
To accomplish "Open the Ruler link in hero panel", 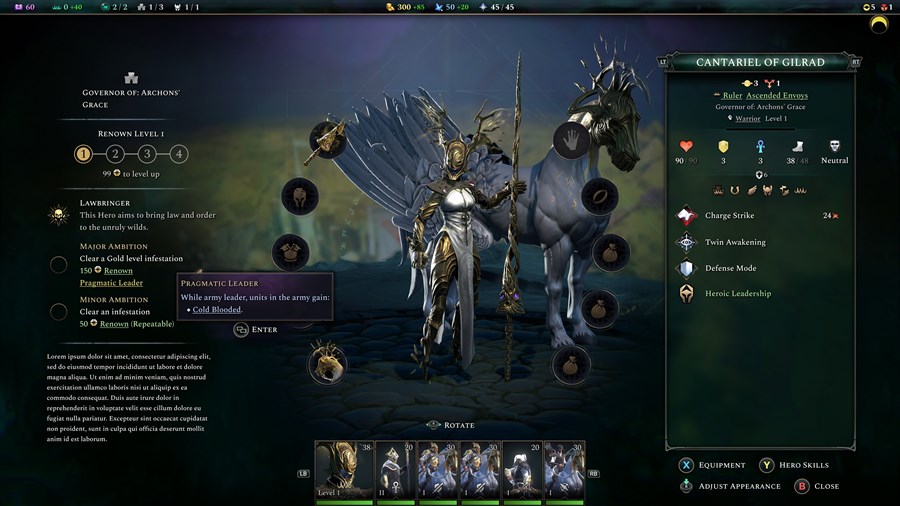I will pos(733,95).
